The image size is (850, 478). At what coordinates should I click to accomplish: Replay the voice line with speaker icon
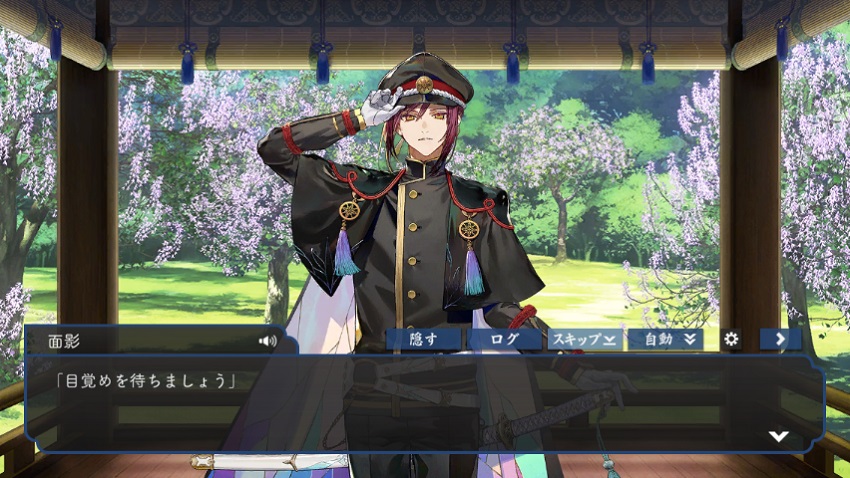pos(267,340)
